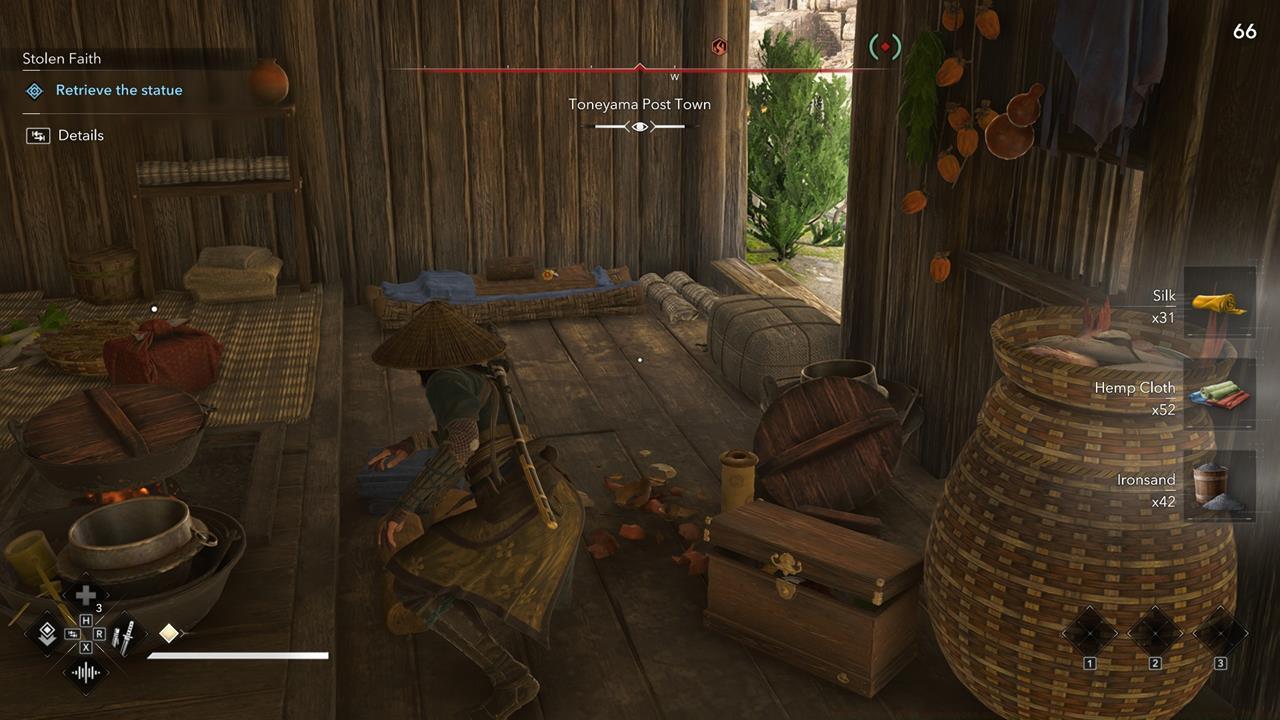Select the sound-wave listening icon below X
The height and width of the screenshot is (720, 1280).
(x=84, y=672)
